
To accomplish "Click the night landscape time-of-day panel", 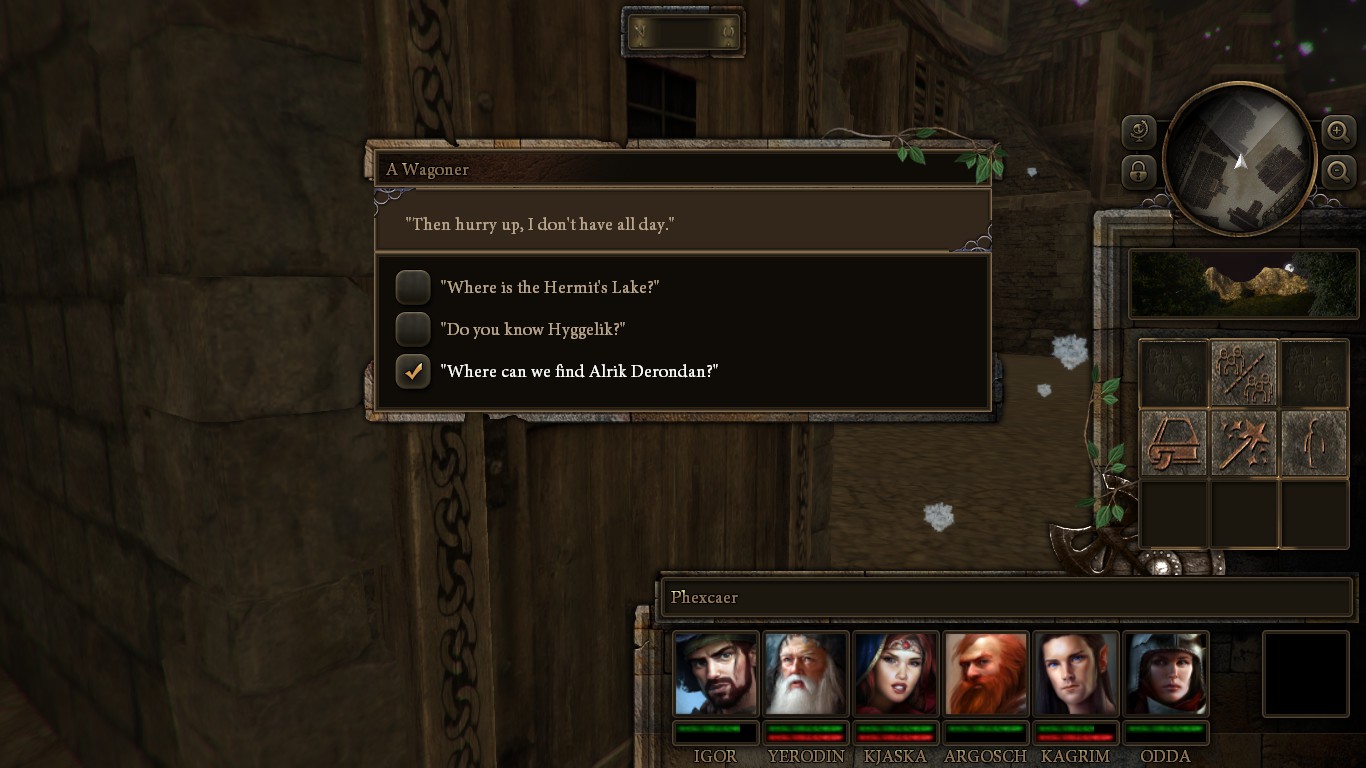I will 1243,284.
